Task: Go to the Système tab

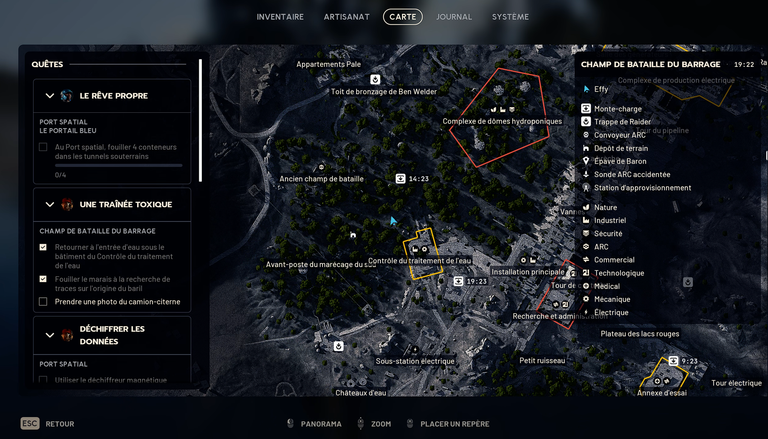Action: pos(510,17)
